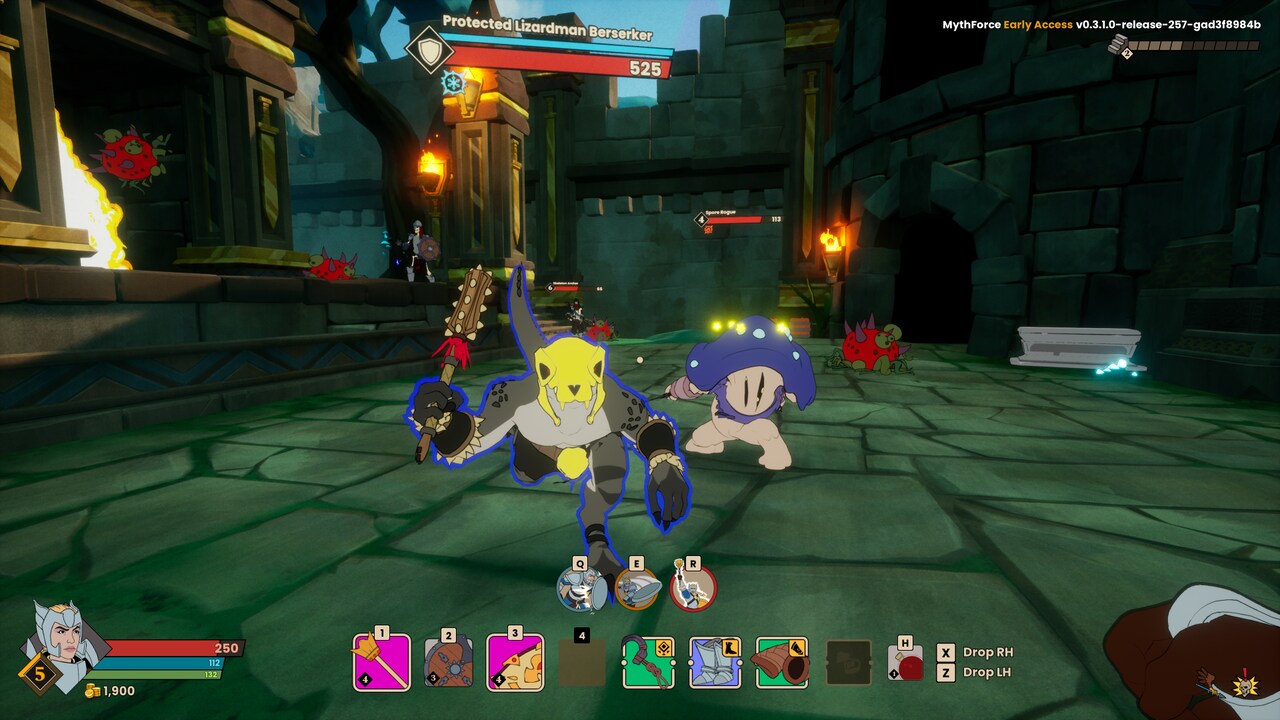Select the empty weapon slot numbered 4
Screen dimensions: 1280x720
click(581, 661)
